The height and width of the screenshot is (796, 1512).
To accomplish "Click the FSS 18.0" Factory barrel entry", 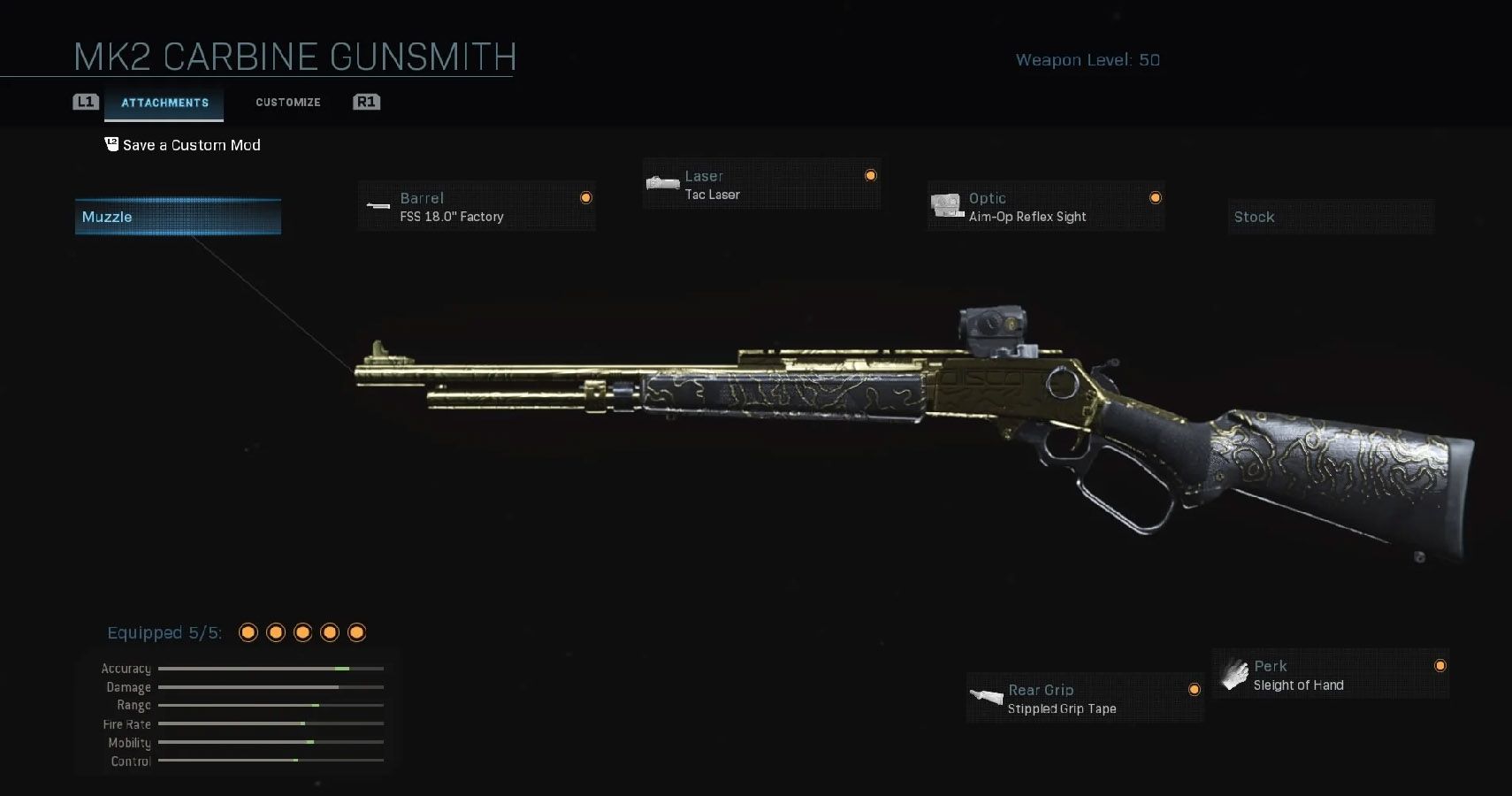I will 451,216.
